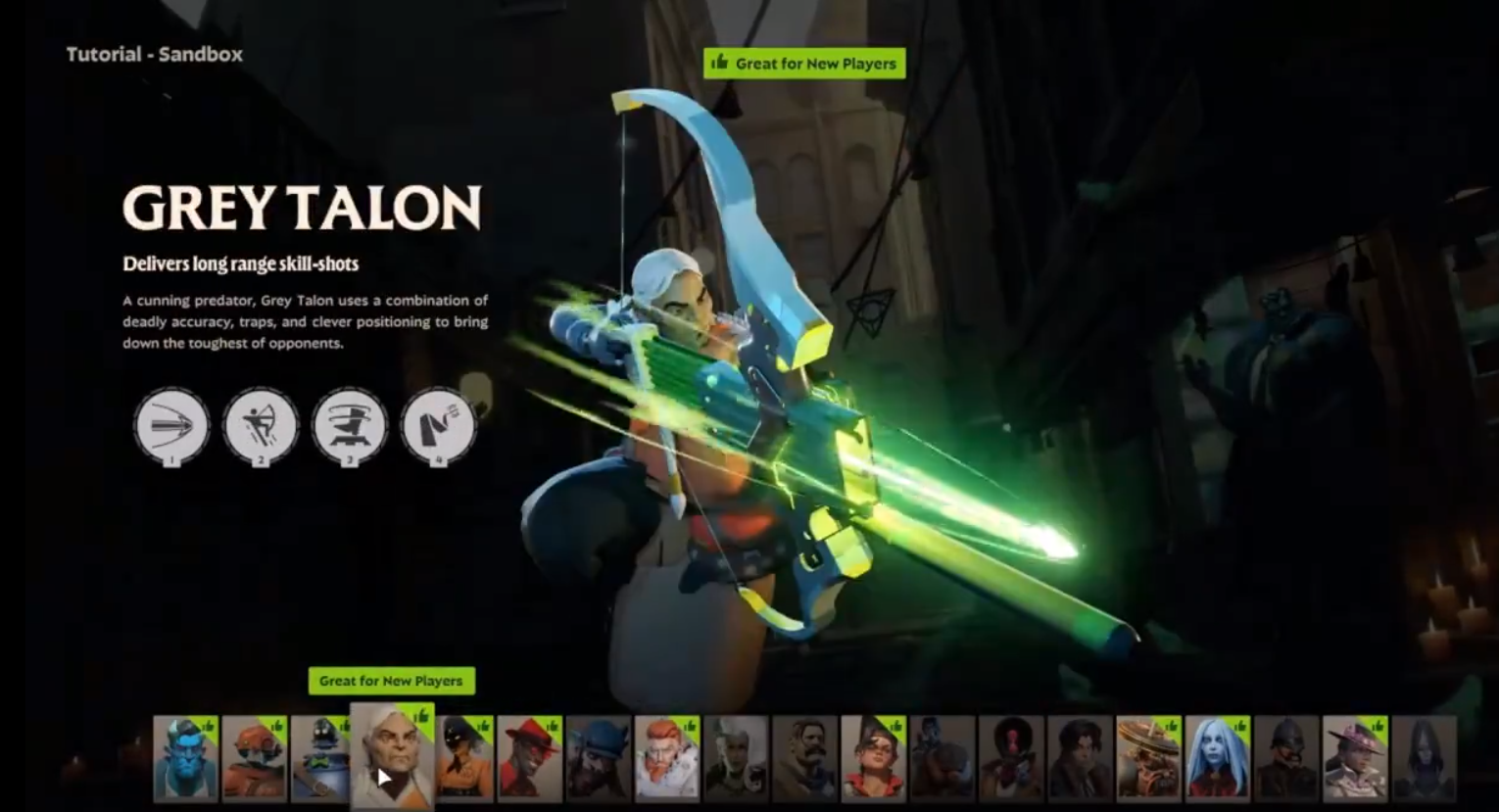View Grey Talon's charged arrow ability
Screen dimensions: 1499x812
pyautogui.click(x=171, y=426)
